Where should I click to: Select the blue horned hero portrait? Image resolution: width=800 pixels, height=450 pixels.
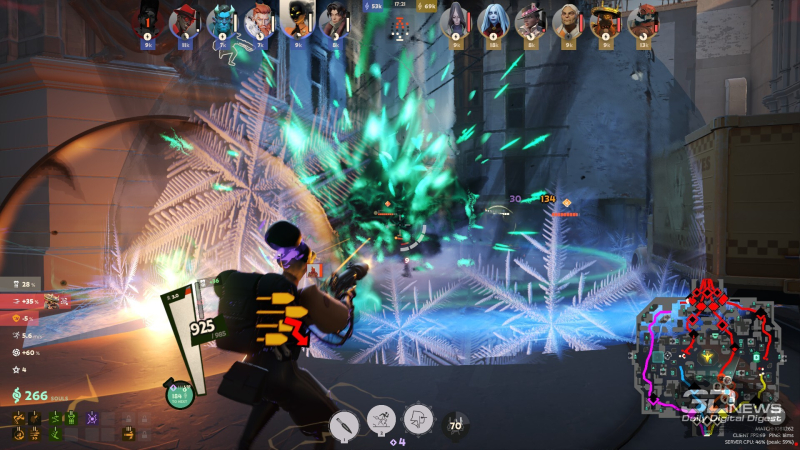[x=221, y=19]
